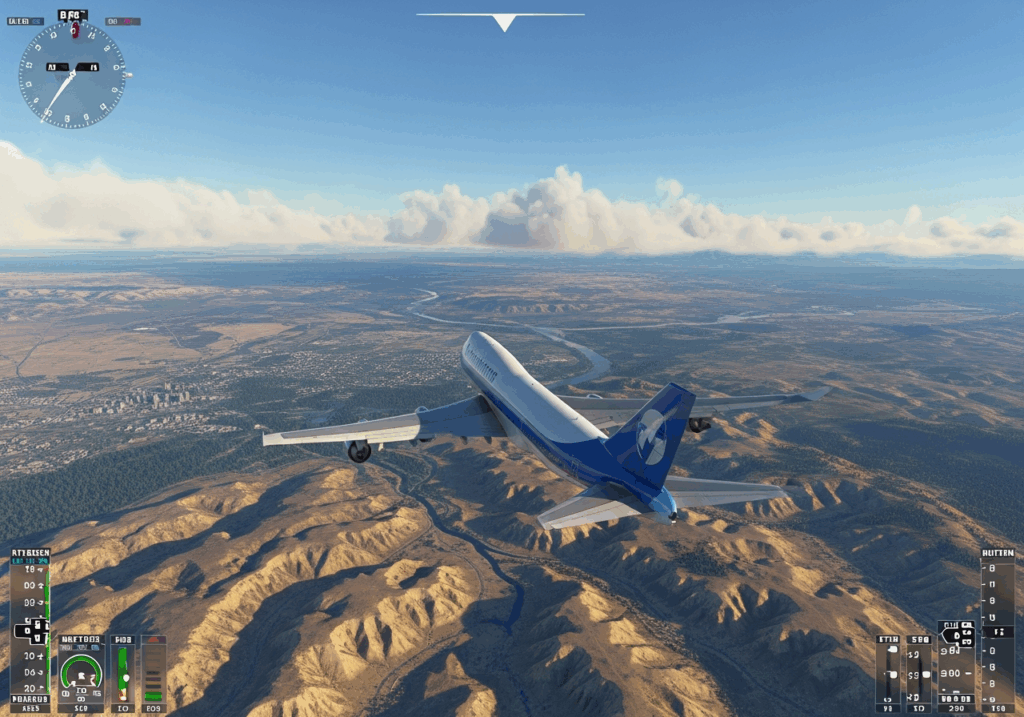This screenshot has width=1024, height=717.
Task: Click the round heading compass dial
Action: click(x=72, y=74)
